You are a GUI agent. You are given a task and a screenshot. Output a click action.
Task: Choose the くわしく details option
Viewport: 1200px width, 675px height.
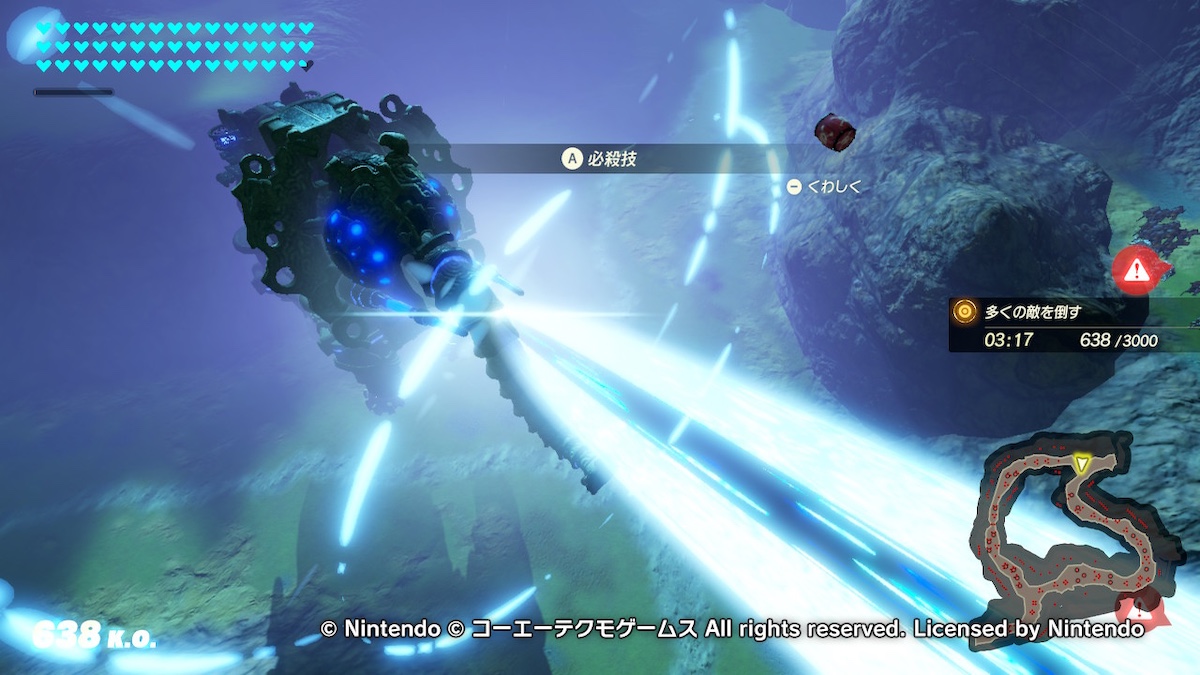[x=824, y=186]
